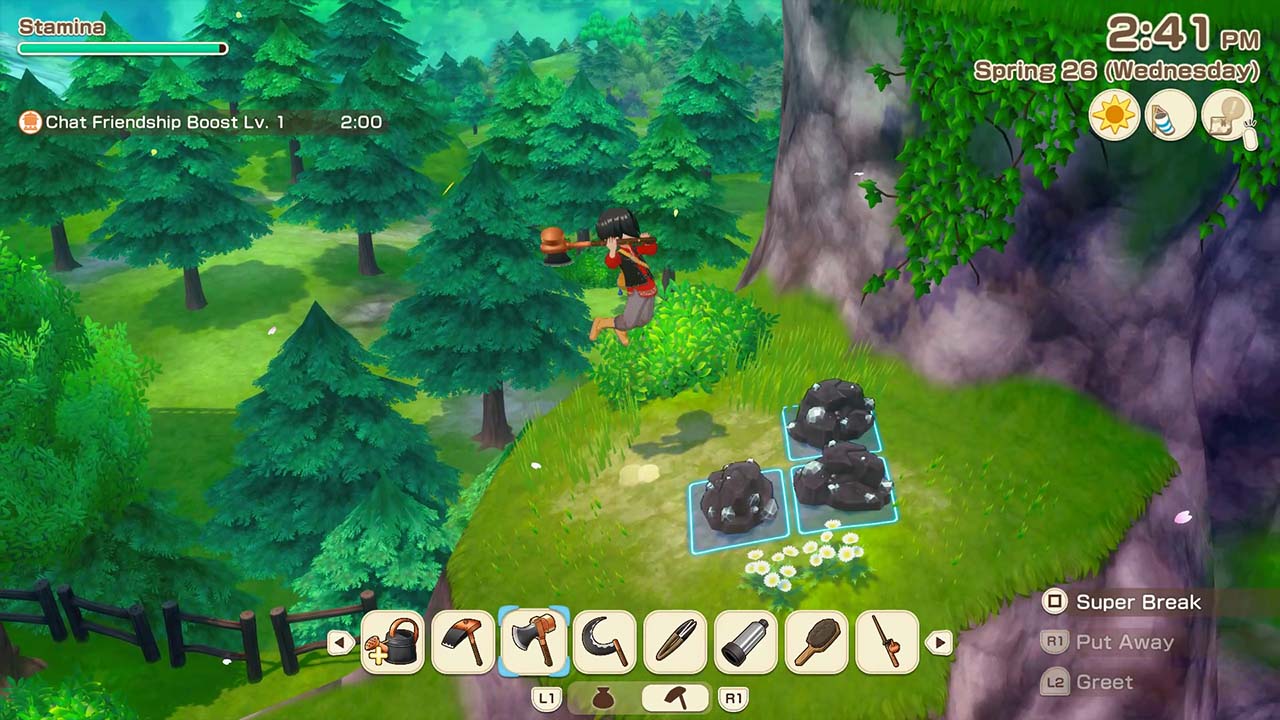Select the highlighted axe tool slot
The height and width of the screenshot is (720, 1280).
coord(534,641)
